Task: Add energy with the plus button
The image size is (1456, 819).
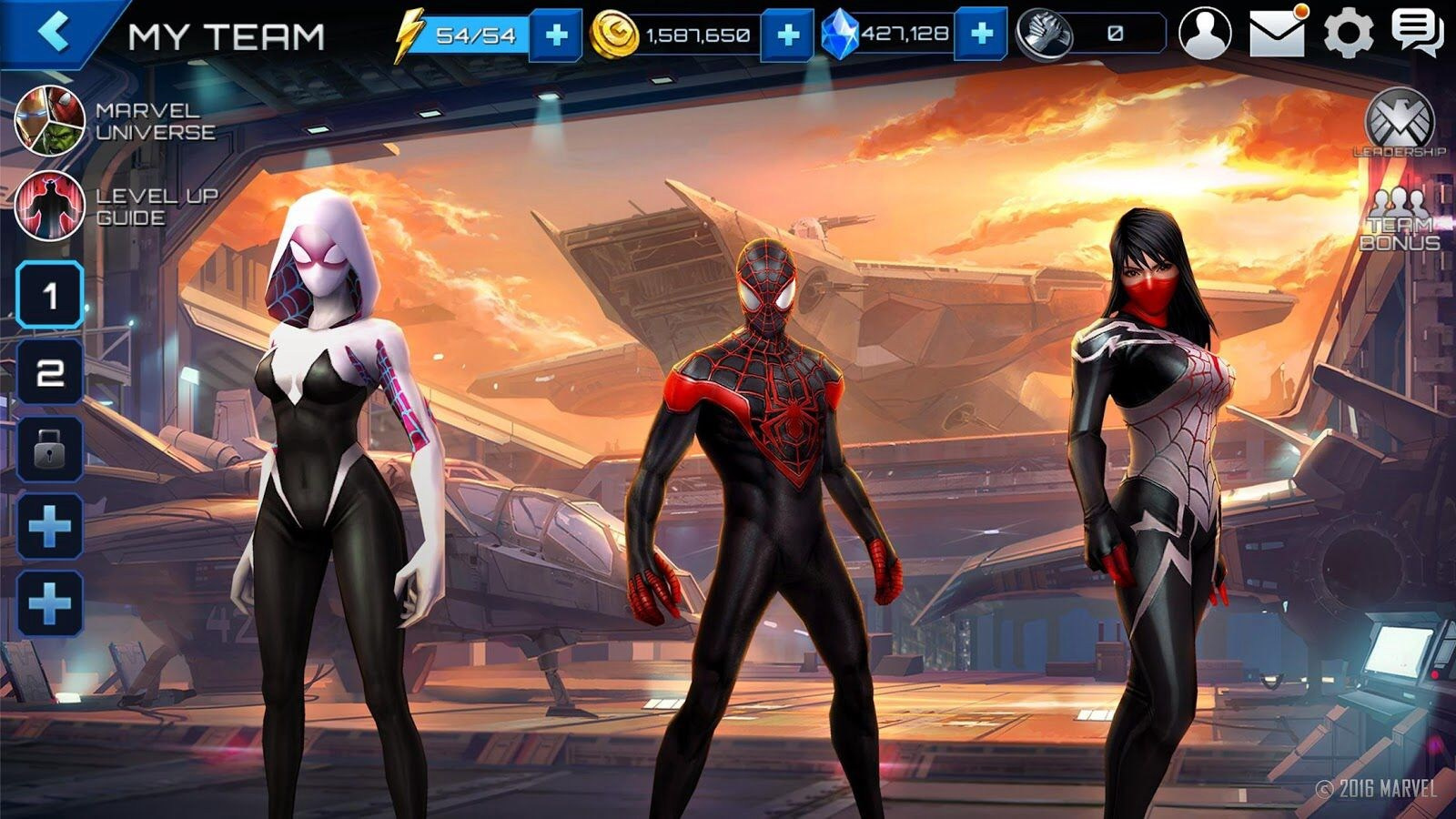Action: 555,36
